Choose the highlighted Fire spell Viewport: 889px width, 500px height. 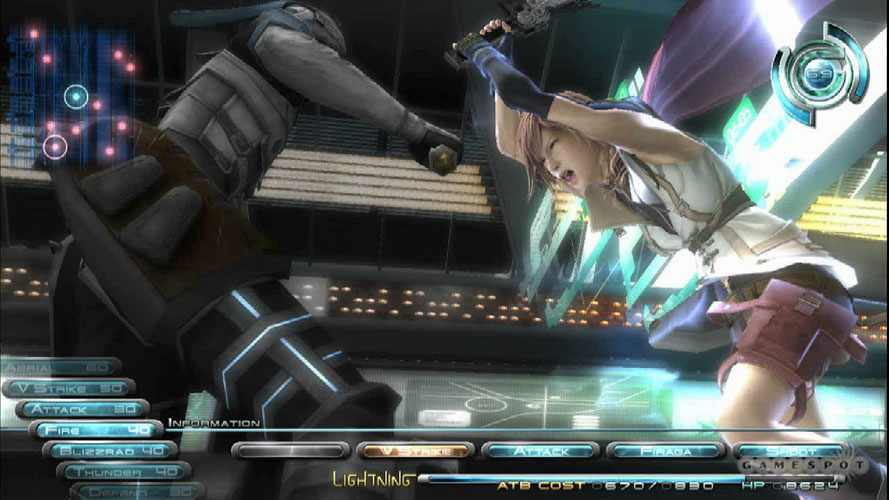coord(96,430)
